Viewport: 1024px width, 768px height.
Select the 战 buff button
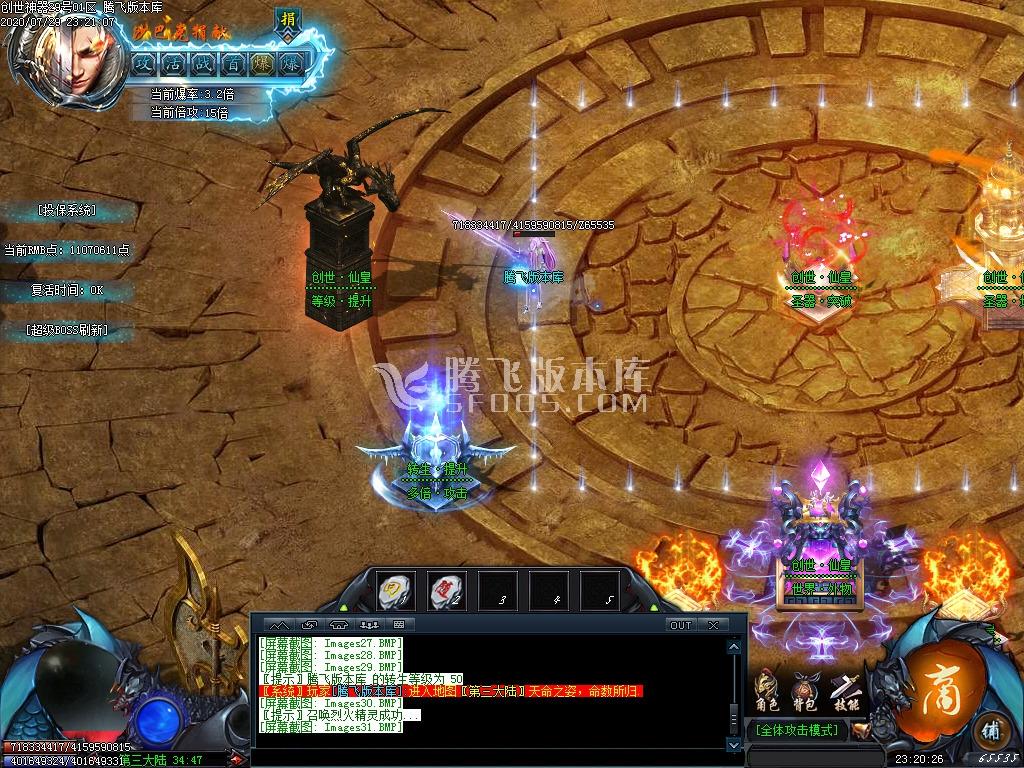pyautogui.click(x=203, y=63)
